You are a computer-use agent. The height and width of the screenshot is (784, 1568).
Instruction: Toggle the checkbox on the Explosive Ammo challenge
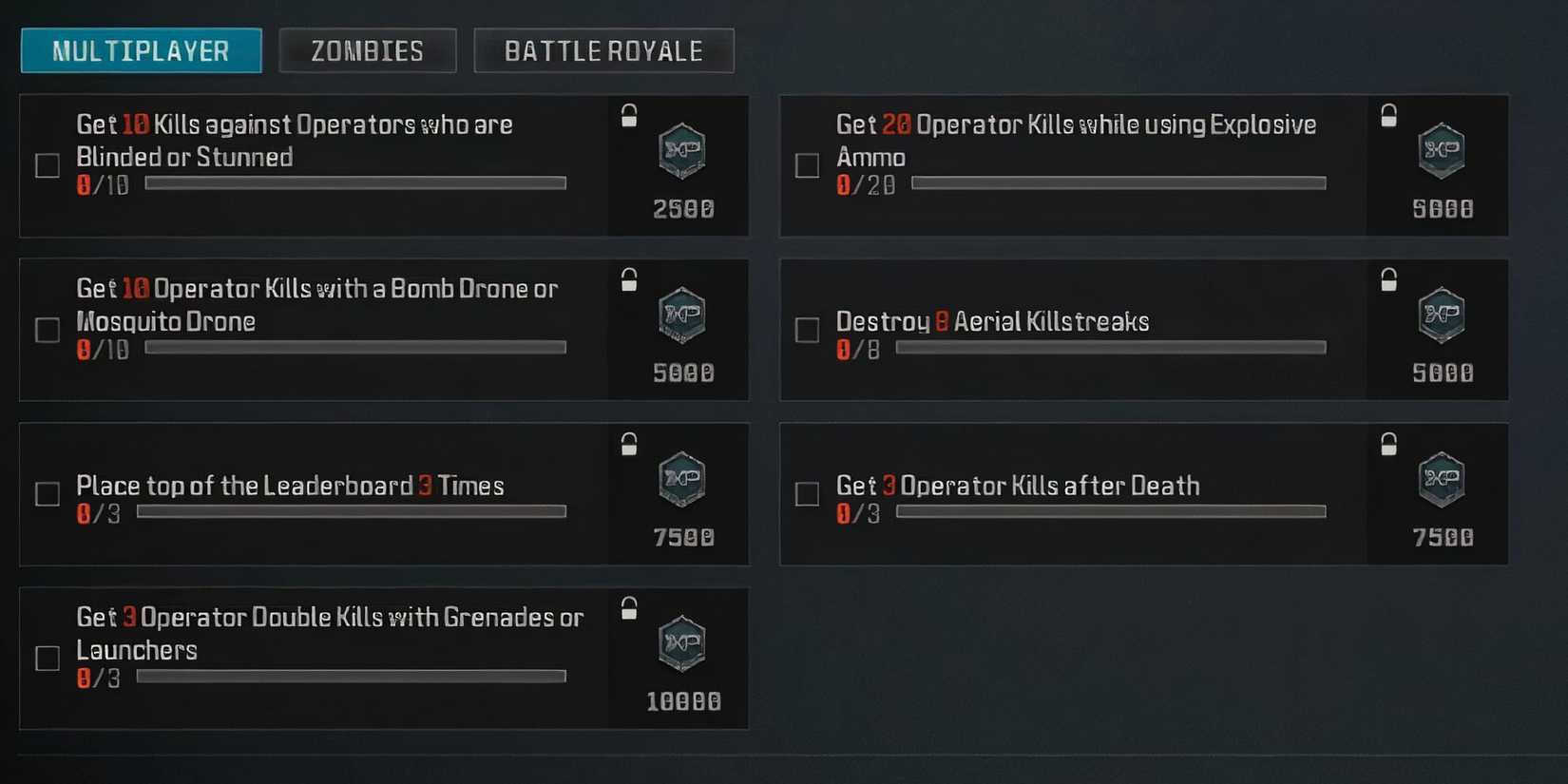[807, 165]
